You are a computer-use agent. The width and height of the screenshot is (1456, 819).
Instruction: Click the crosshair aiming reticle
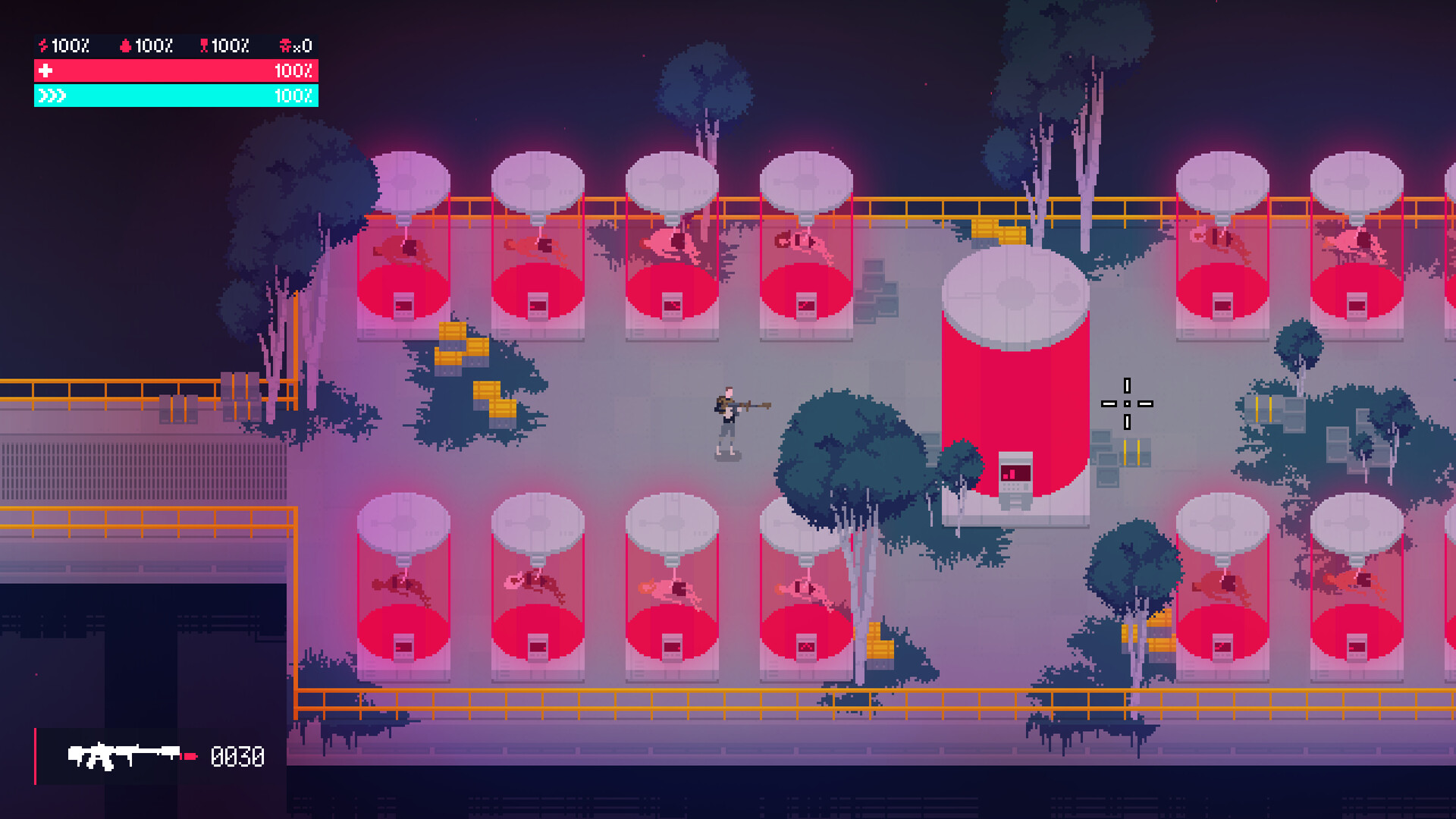(1127, 404)
